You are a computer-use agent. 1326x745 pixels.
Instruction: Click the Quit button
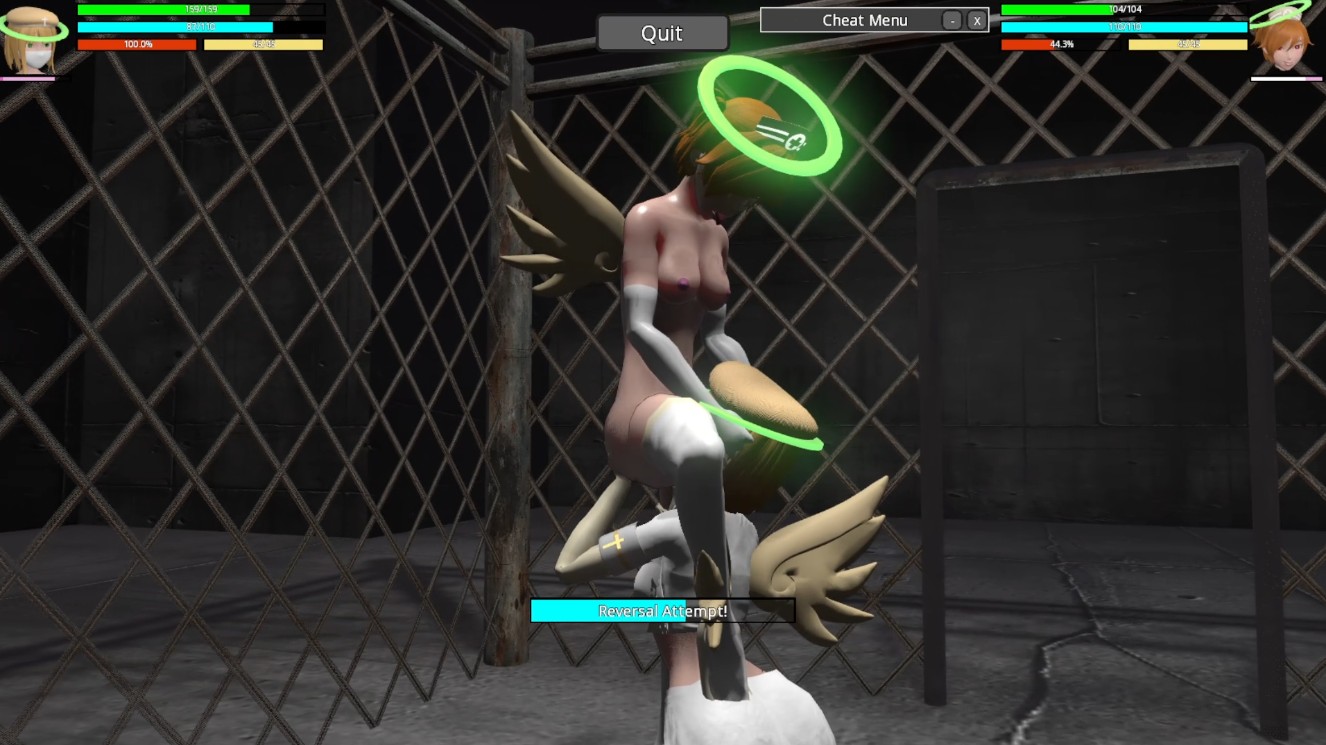[x=662, y=33]
